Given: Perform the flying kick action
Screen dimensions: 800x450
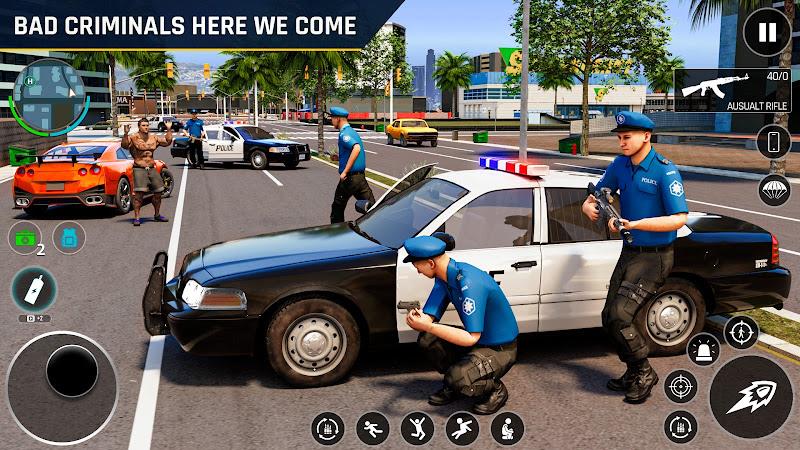Looking at the screenshot, I should pyautogui.click(x=462, y=428).
